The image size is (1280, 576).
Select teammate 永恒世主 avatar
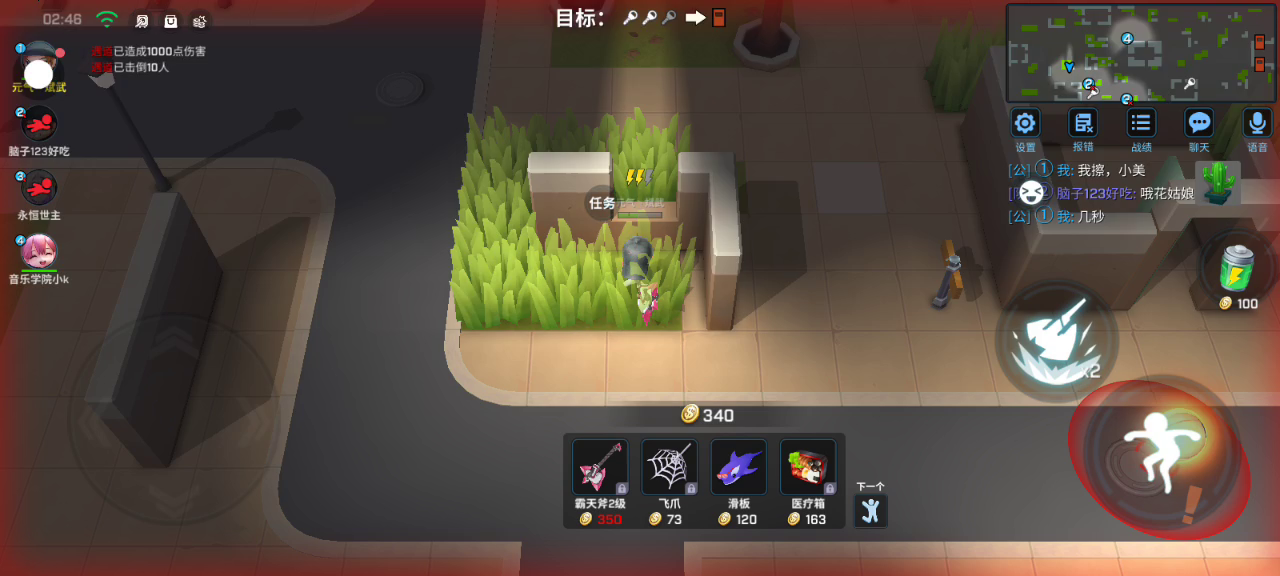pos(39,188)
